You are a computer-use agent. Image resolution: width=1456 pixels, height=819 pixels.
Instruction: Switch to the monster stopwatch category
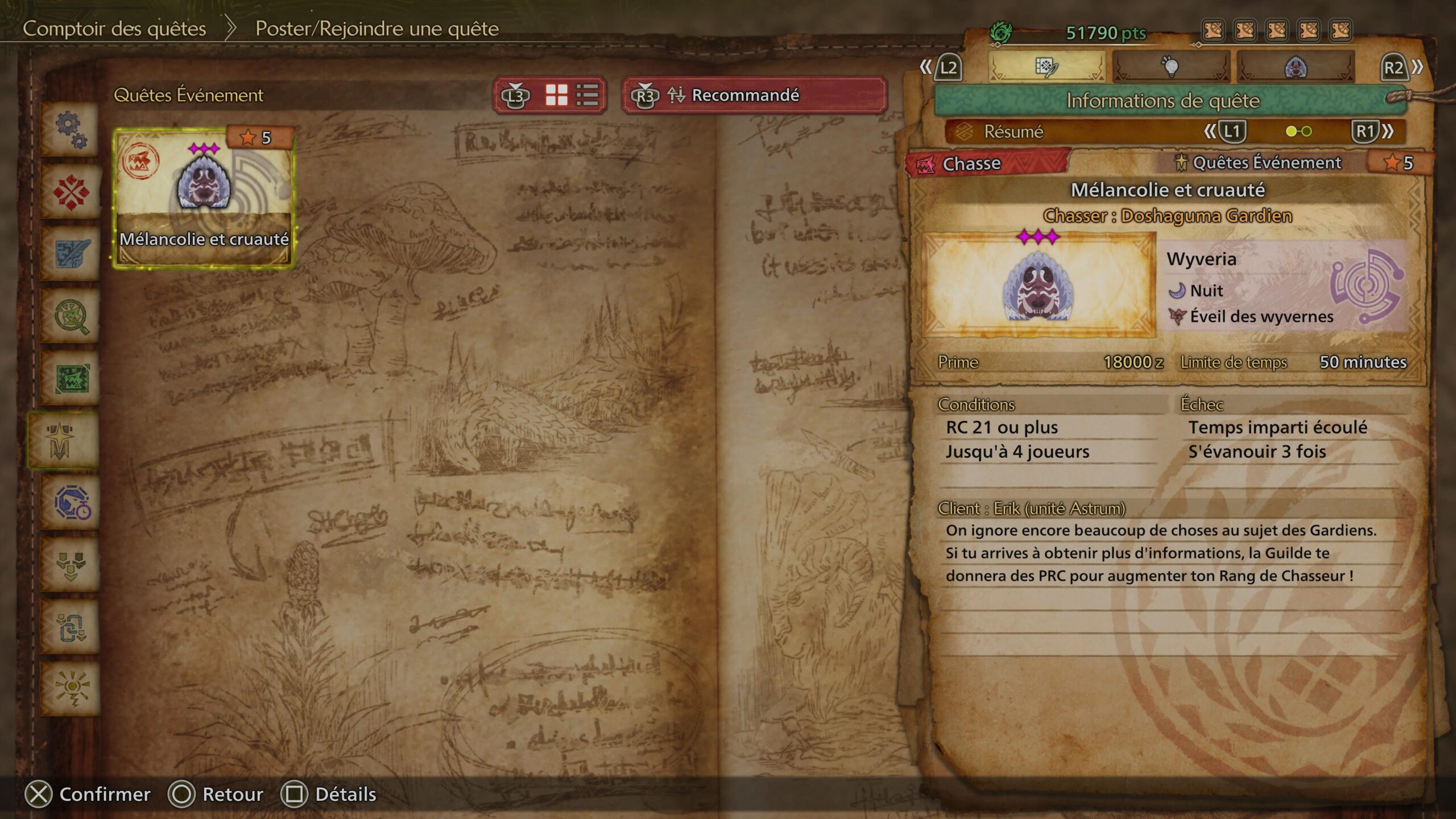pos(71,503)
